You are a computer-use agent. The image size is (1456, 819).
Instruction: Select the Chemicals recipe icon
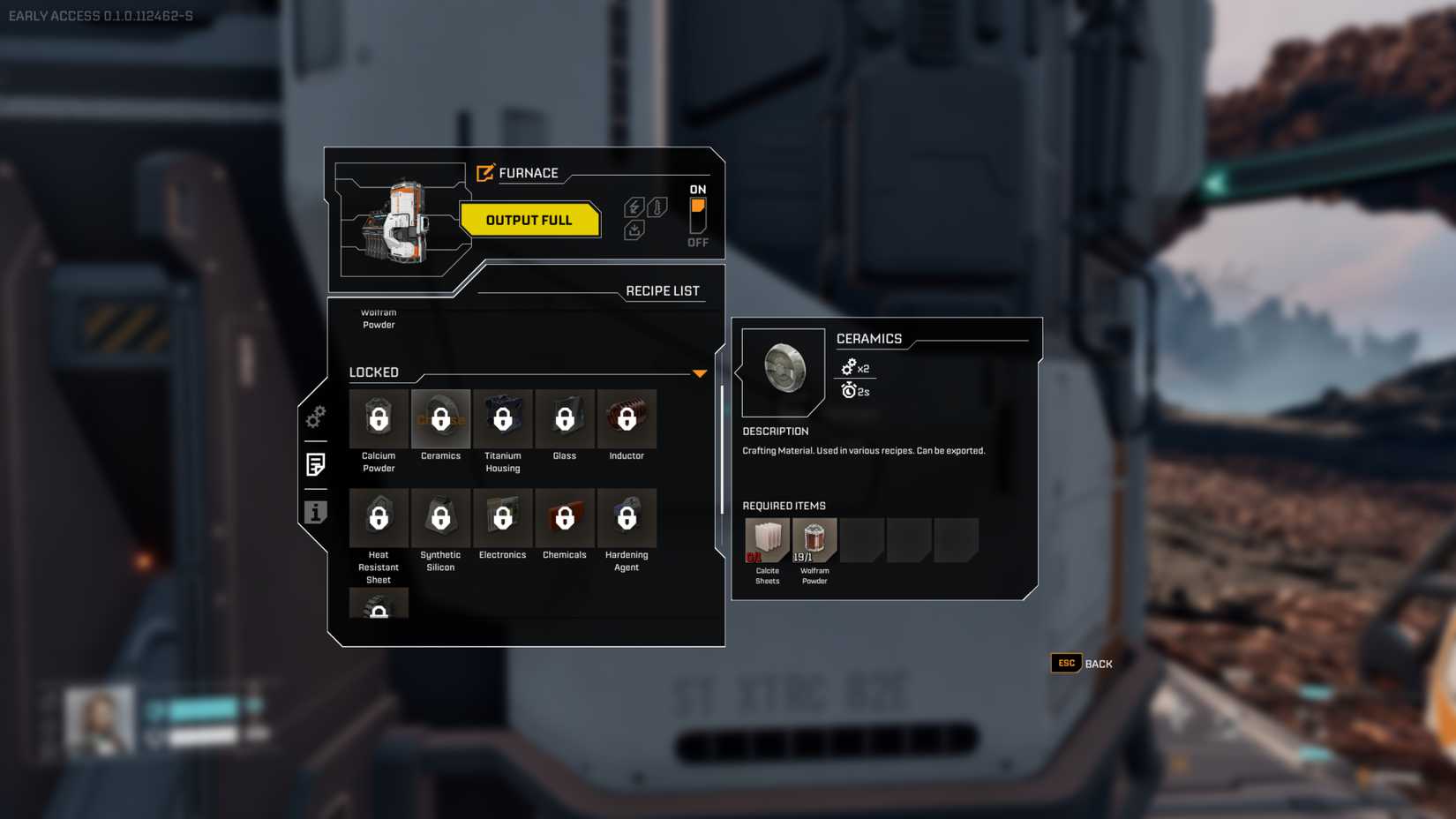pos(565,517)
